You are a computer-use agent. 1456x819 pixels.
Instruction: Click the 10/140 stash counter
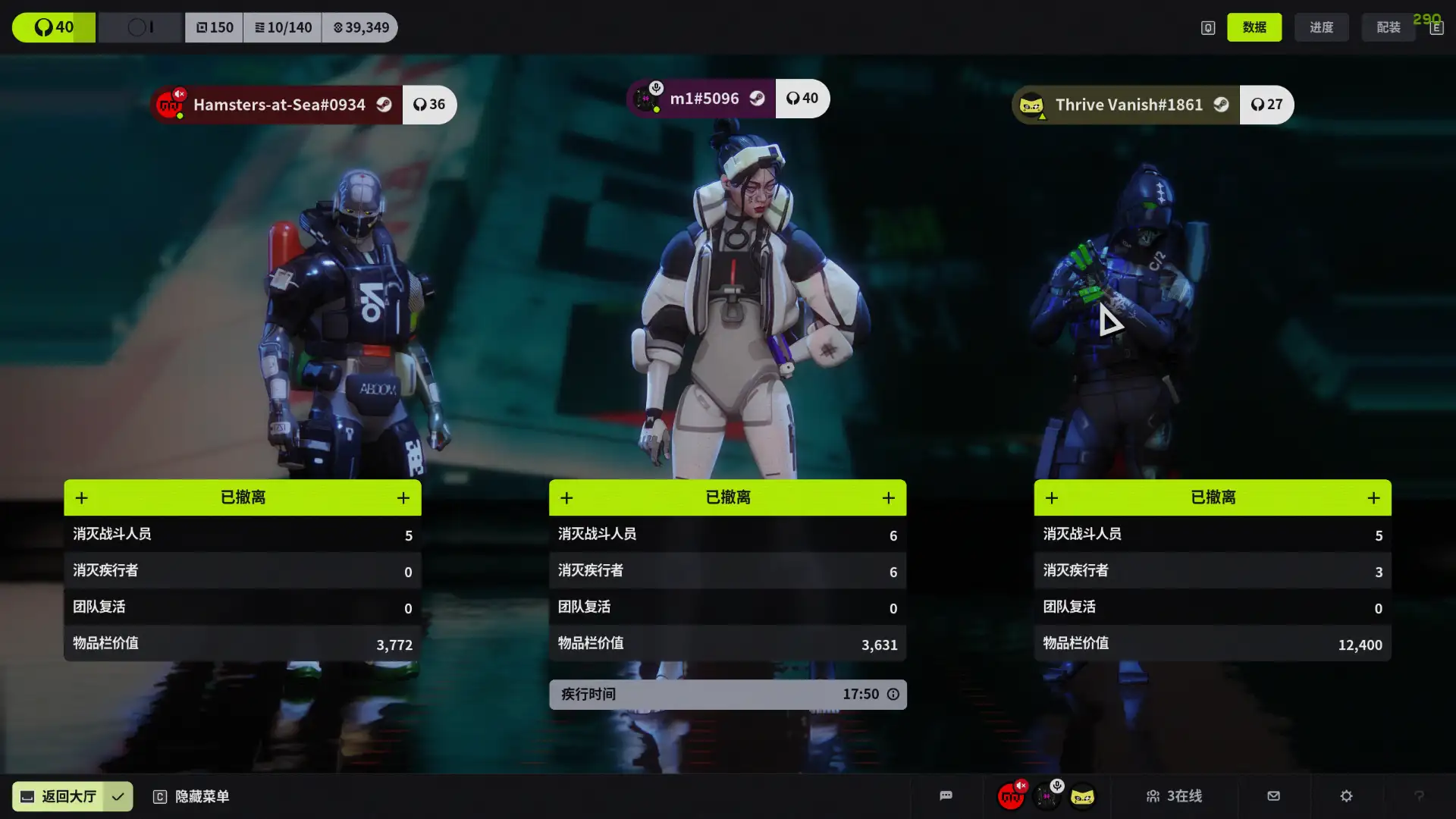click(x=283, y=27)
